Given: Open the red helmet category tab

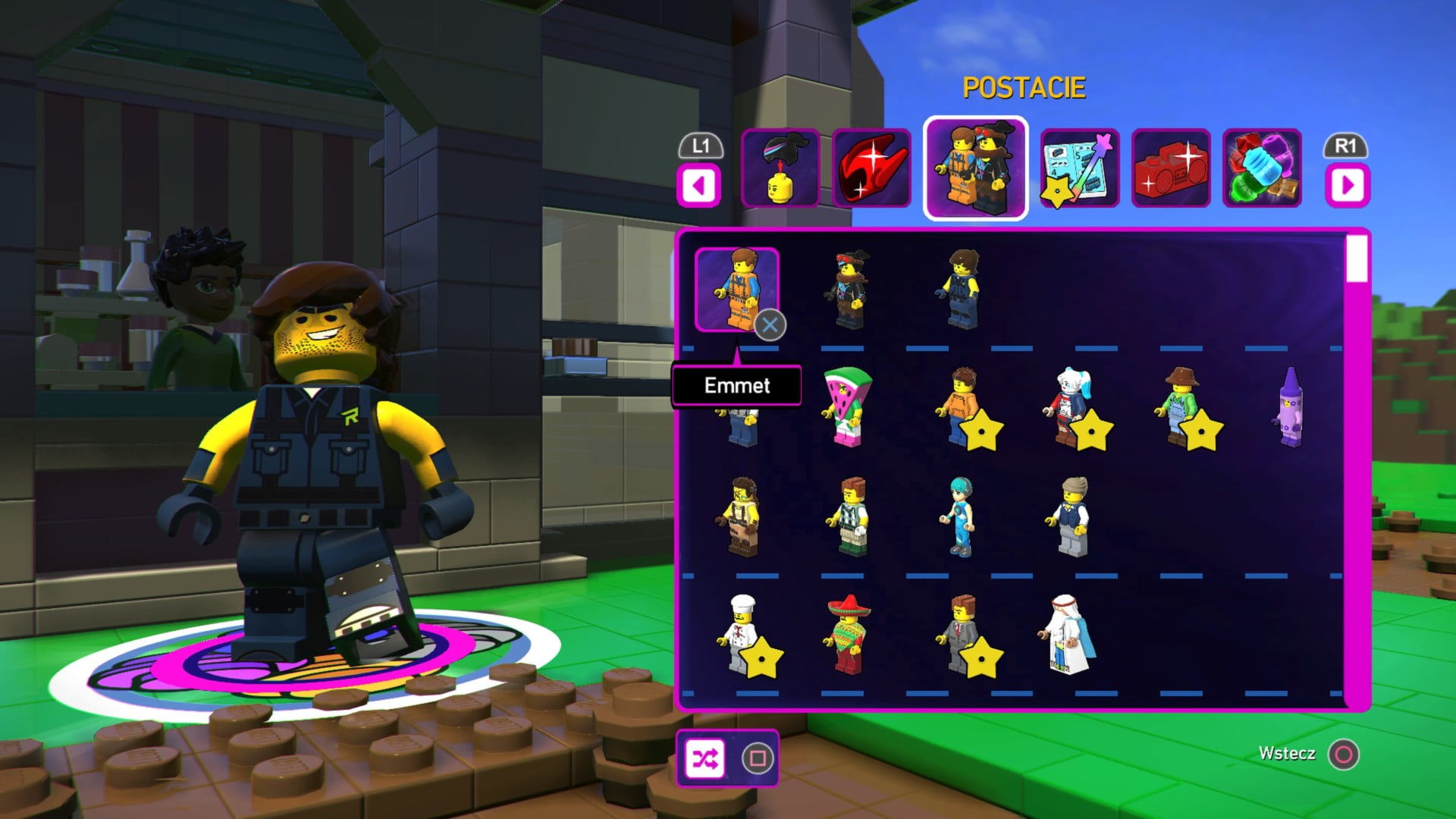Looking at the screenshot, I should click(872, 168).
